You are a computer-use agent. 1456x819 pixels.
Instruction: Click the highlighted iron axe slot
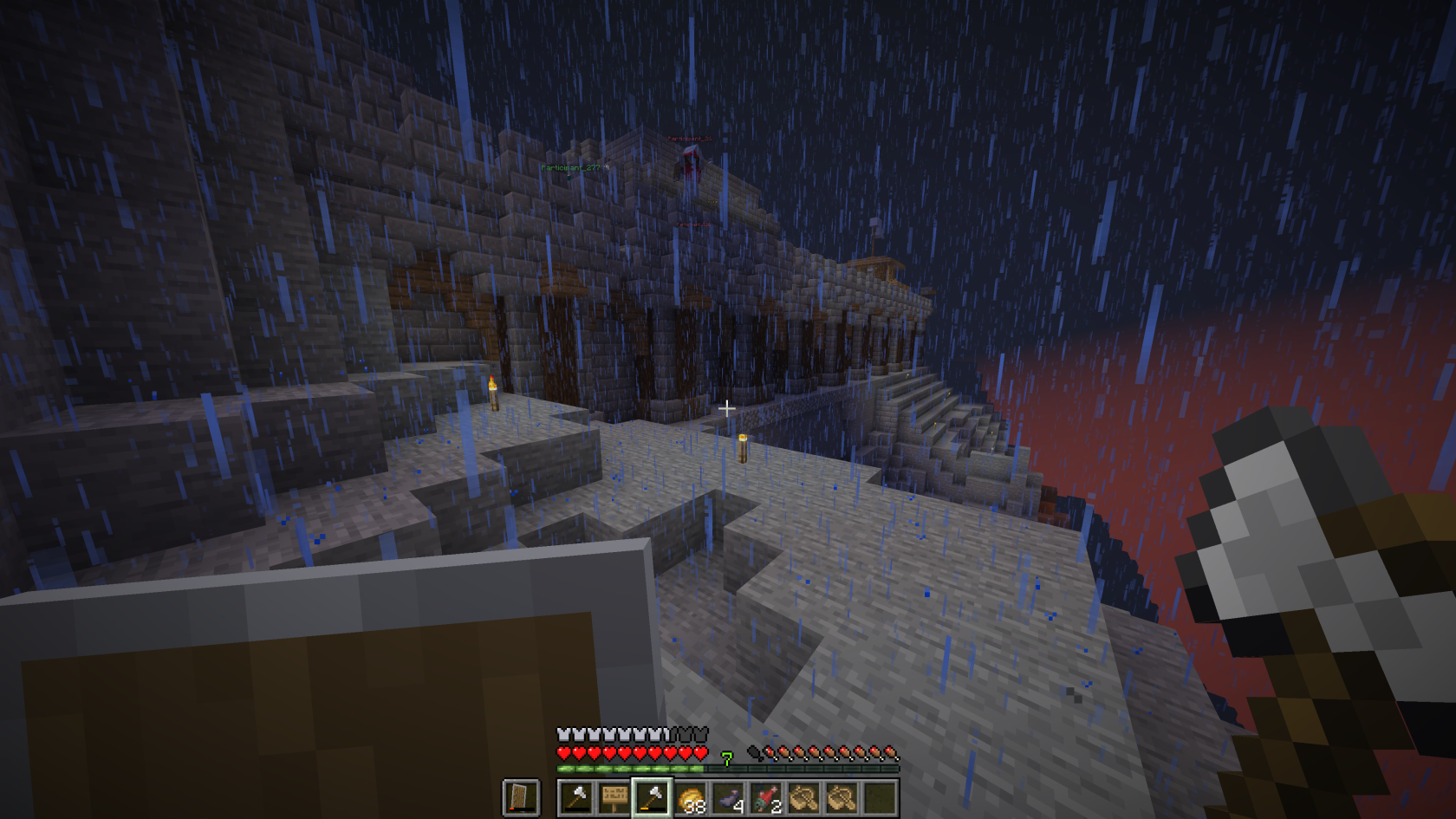[653, 797]
